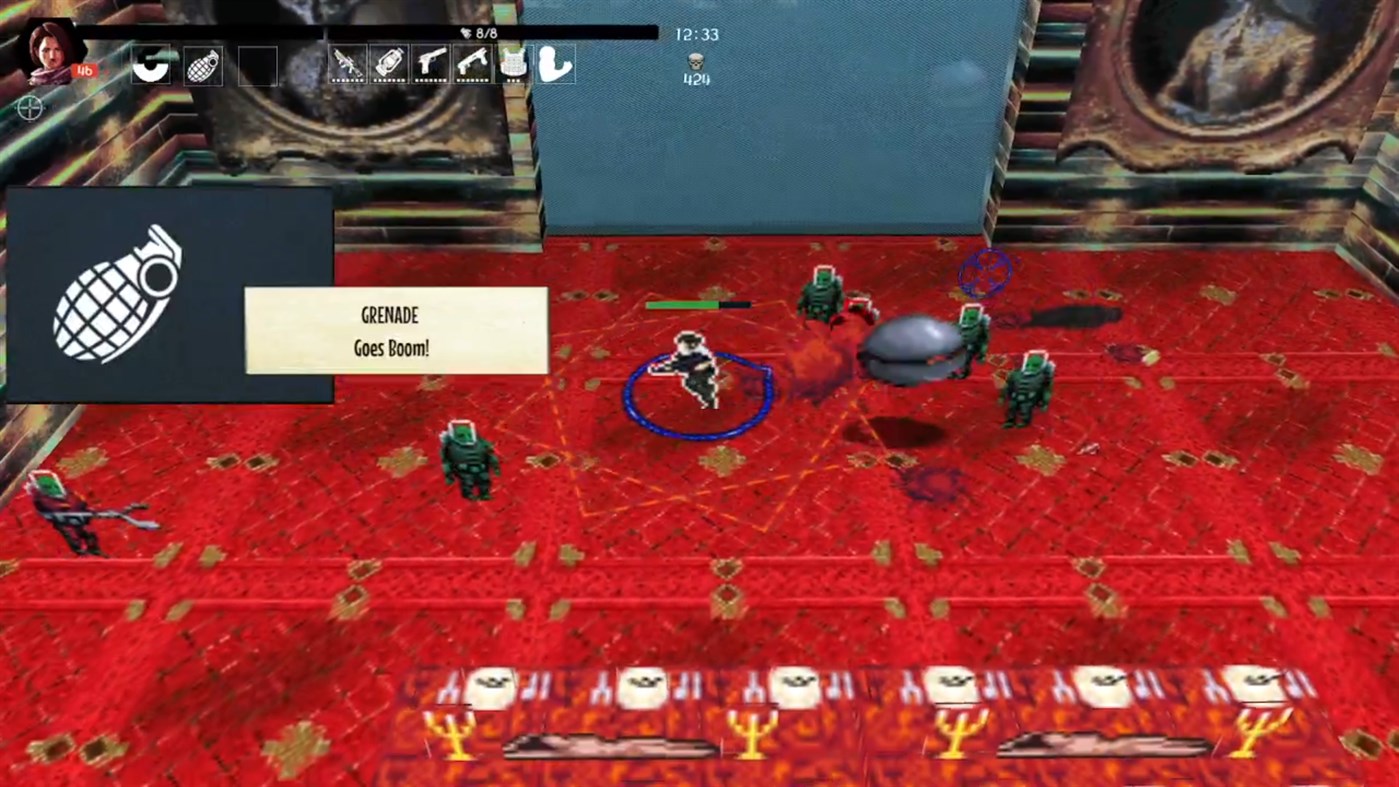This screenshot has width=1399, height=787.
Task: Select the circular saw blade weapon slot
Action: [151, 64]
